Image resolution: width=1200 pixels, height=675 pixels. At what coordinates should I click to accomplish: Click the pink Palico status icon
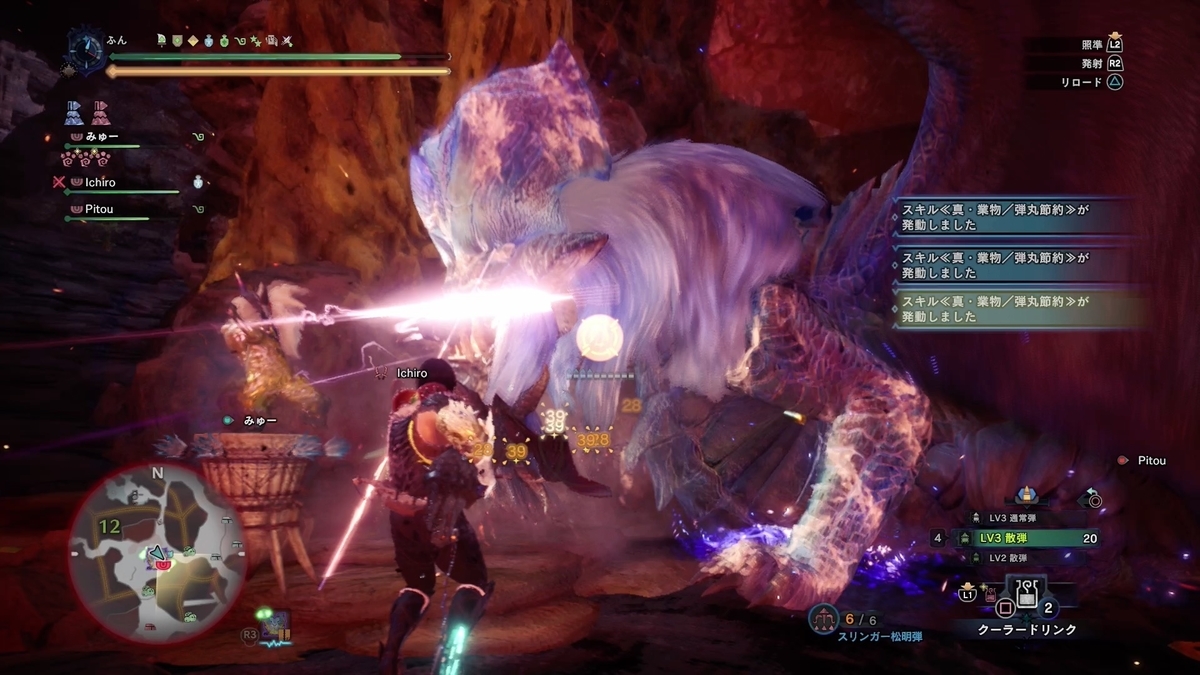click(x=101, y=111)
